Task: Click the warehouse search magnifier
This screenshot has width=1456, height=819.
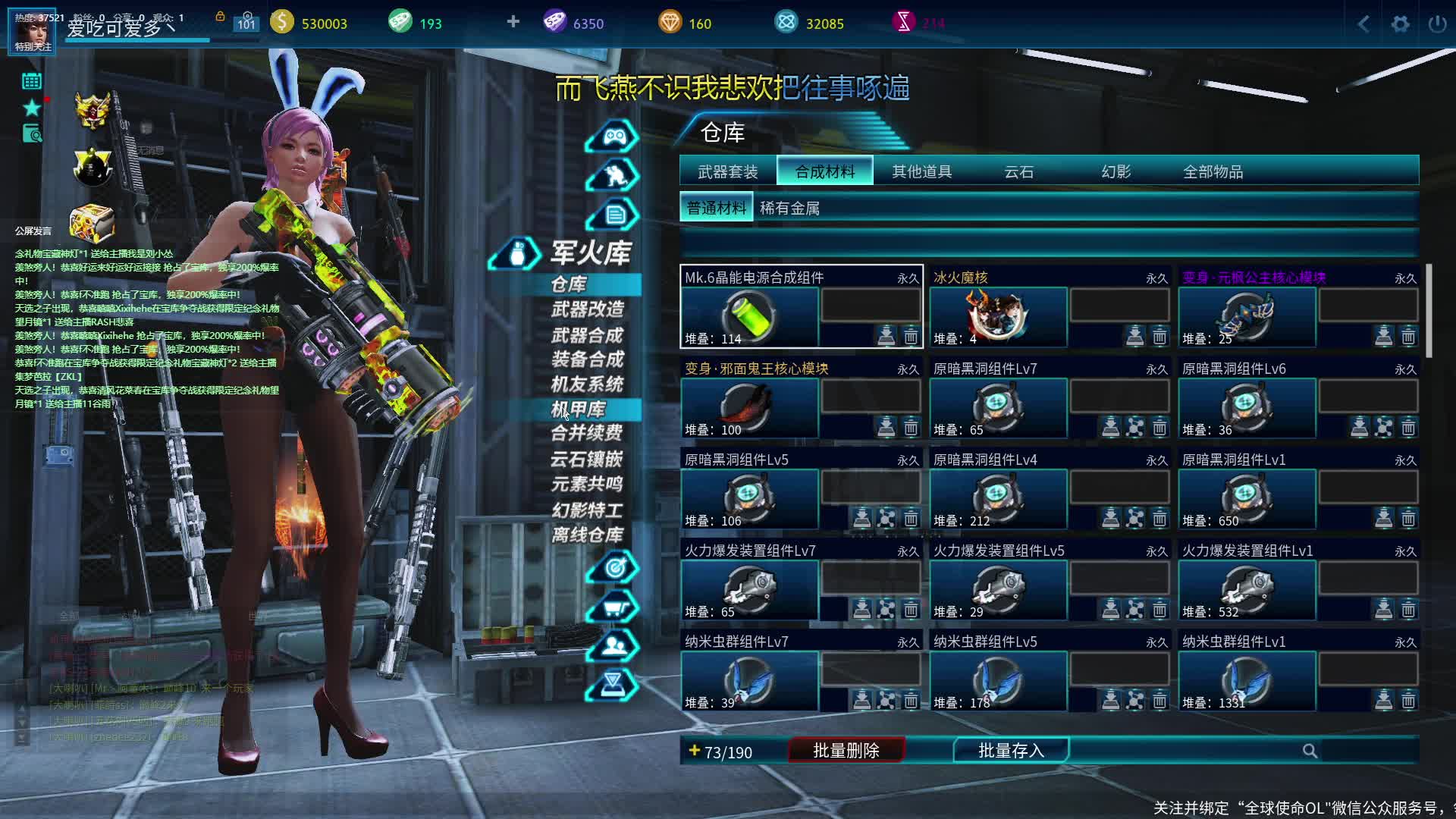Action: coord(1310,751)
